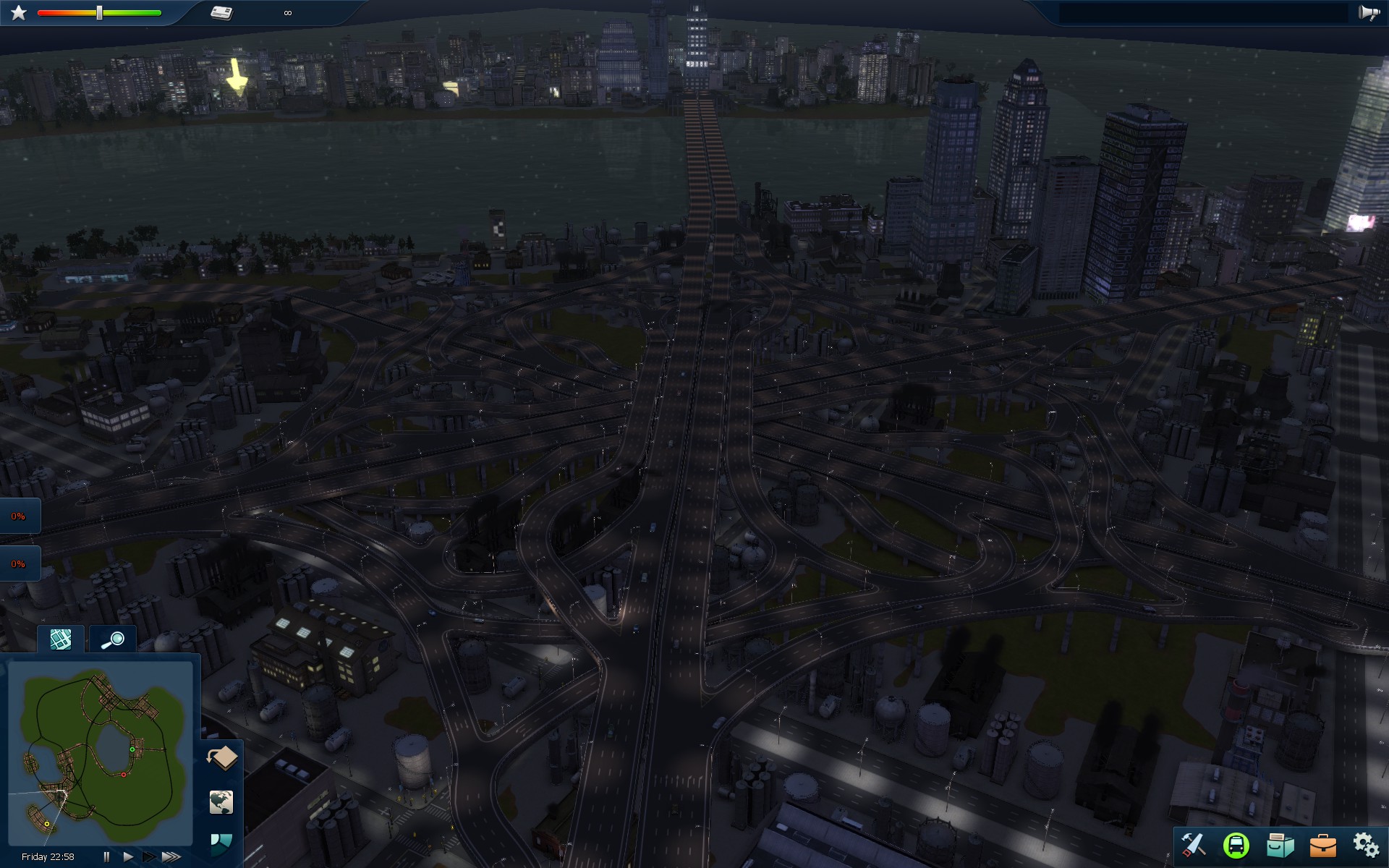The image size is (1389, 868).
Task: Expand the first 0% indicator panel
Action: (20, 515)
